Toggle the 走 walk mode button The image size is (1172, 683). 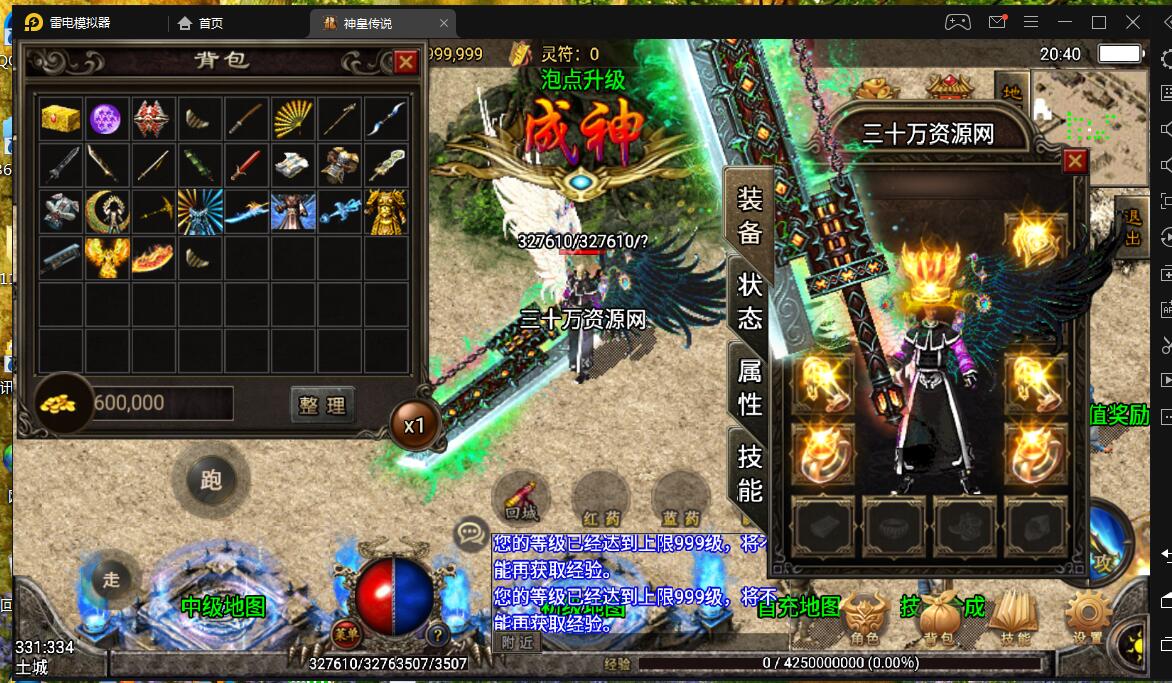click(x=111, y=578)
